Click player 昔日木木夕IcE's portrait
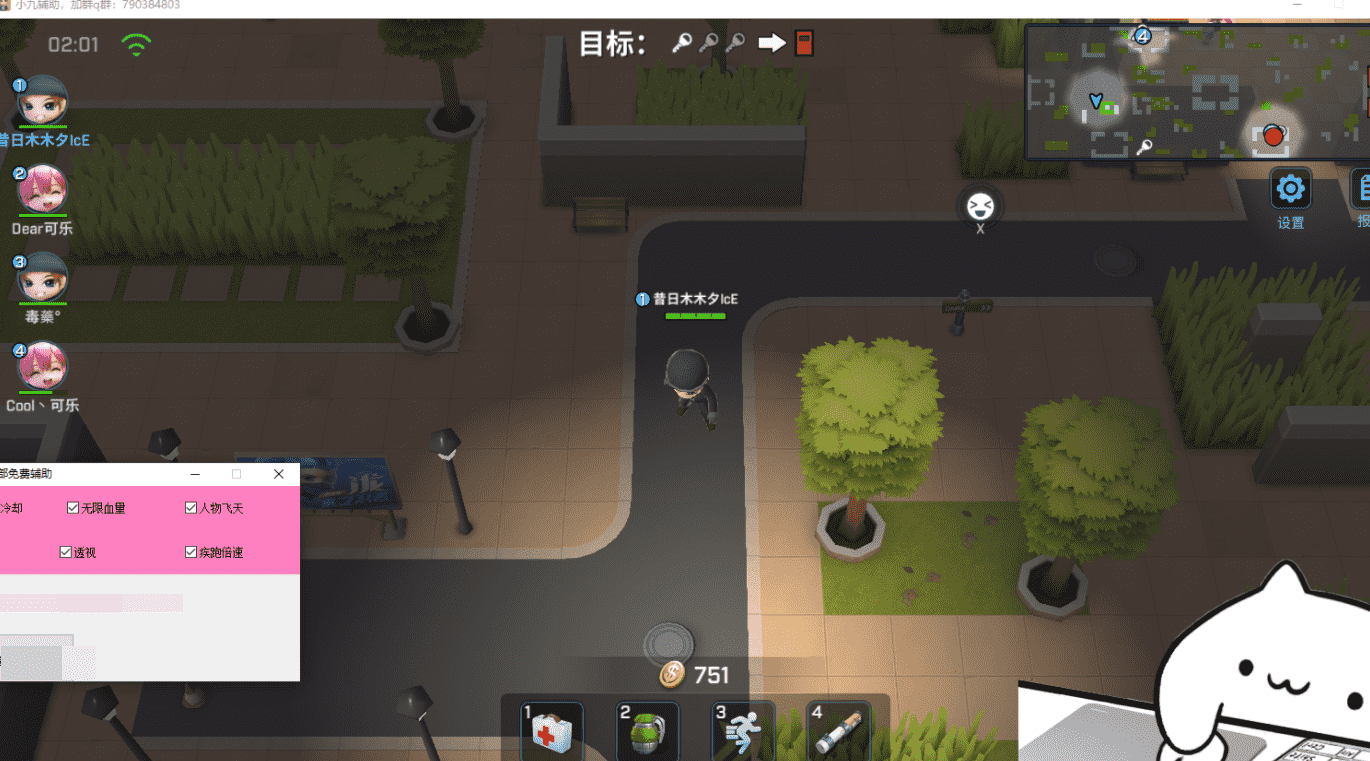1370x761 pixels. (x=42, y=101)
